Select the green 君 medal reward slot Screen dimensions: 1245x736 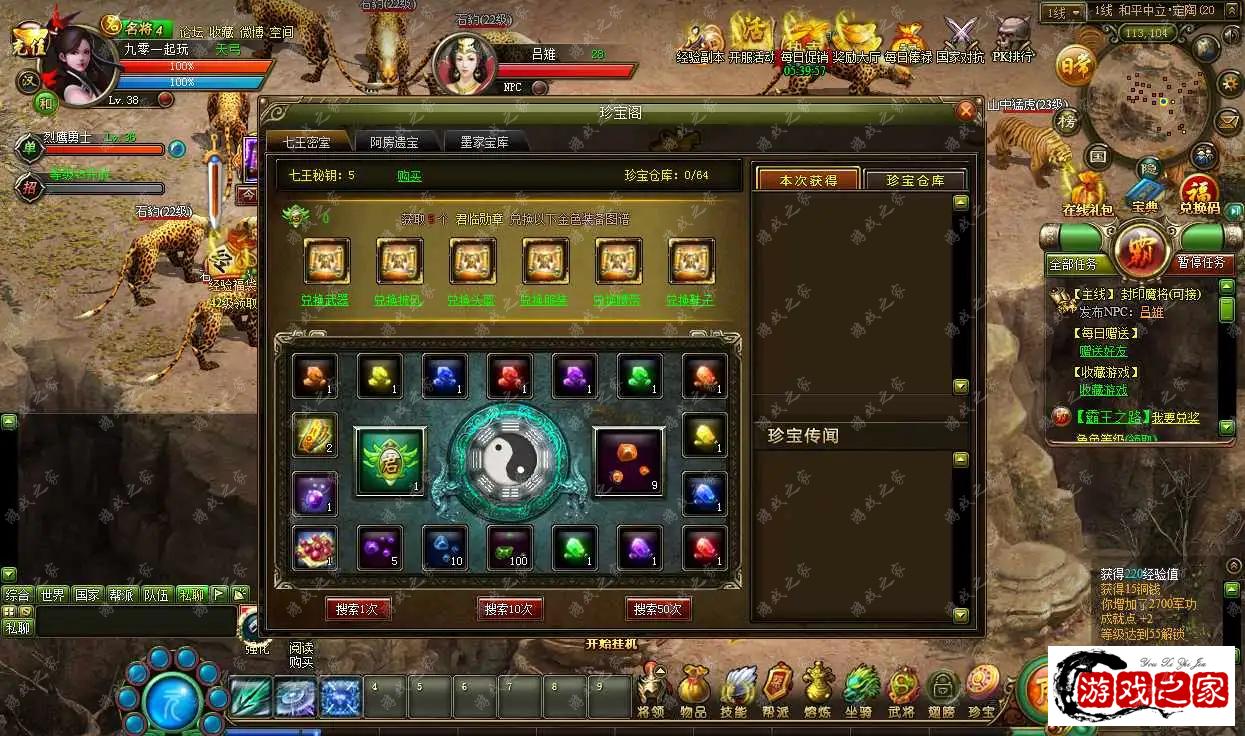coord(389,461)
